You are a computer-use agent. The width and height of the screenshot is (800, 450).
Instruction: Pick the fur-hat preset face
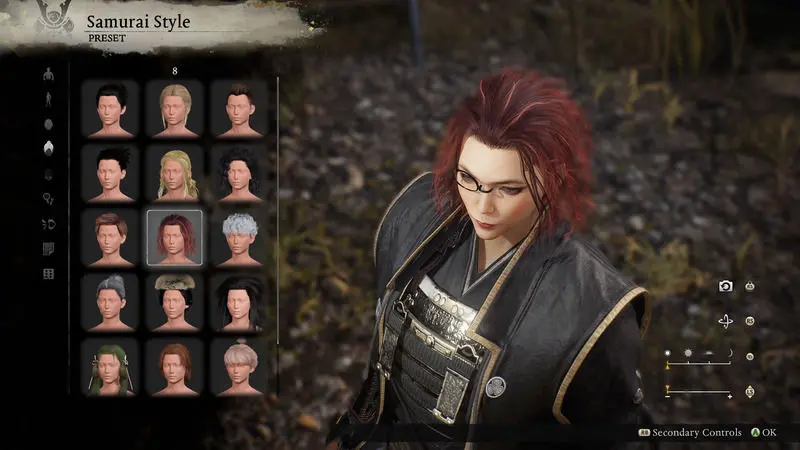174,302
